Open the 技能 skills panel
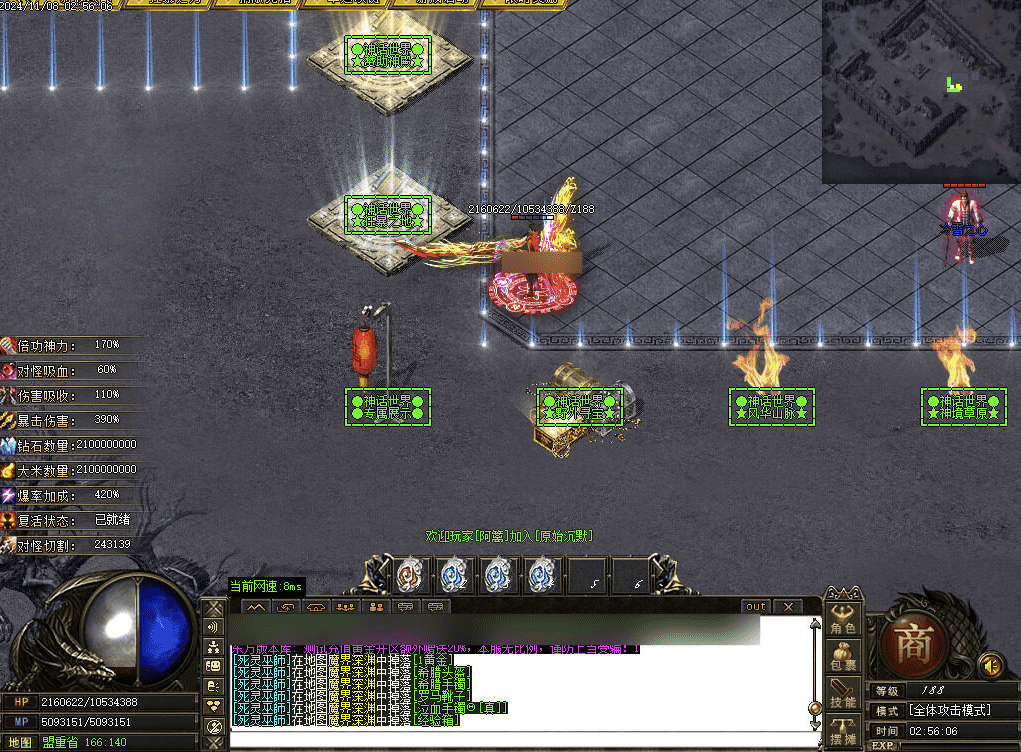 pyautogui.click(x=843, y=693)
